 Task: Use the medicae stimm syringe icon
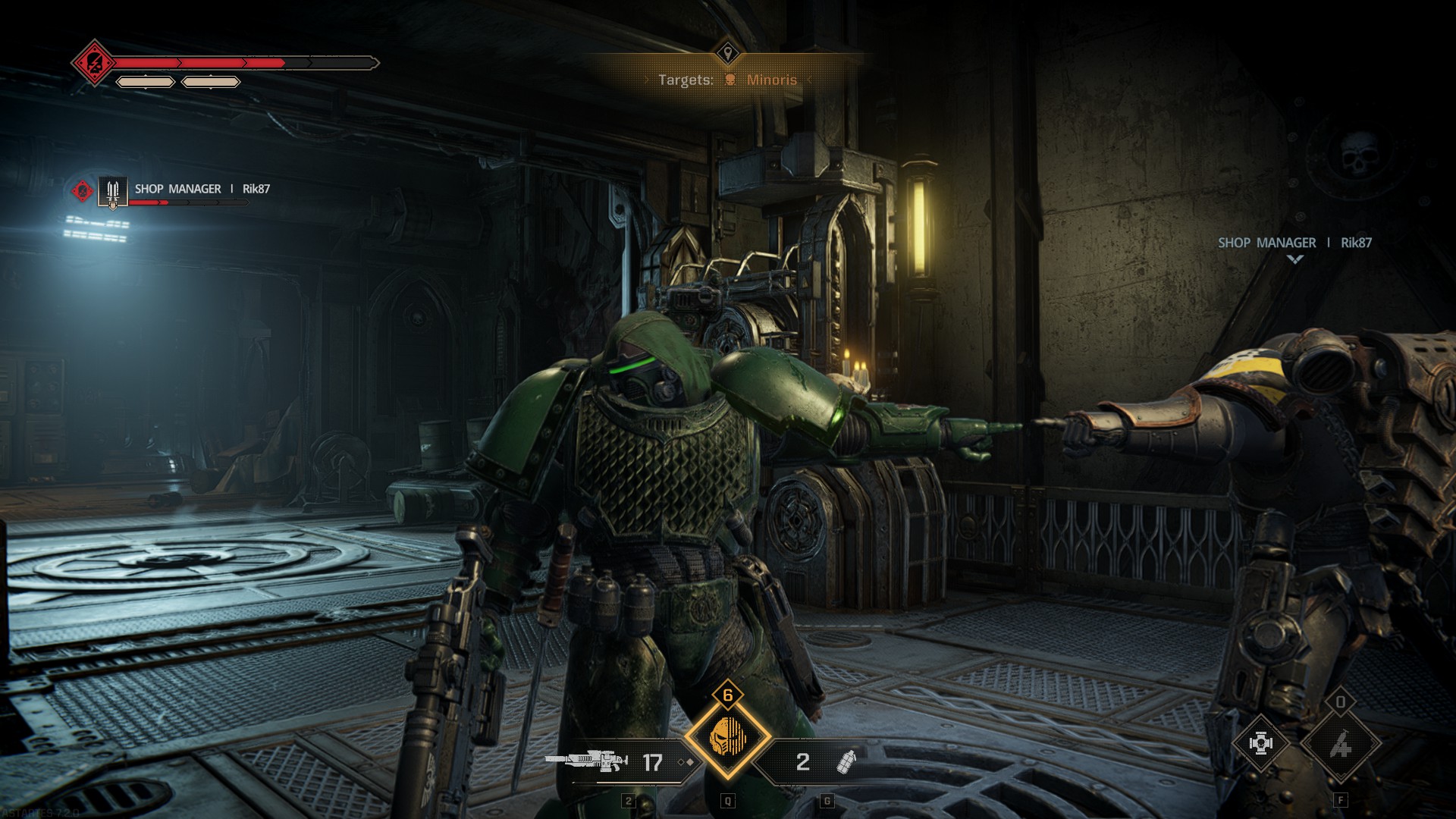(x=1340, y=745)
